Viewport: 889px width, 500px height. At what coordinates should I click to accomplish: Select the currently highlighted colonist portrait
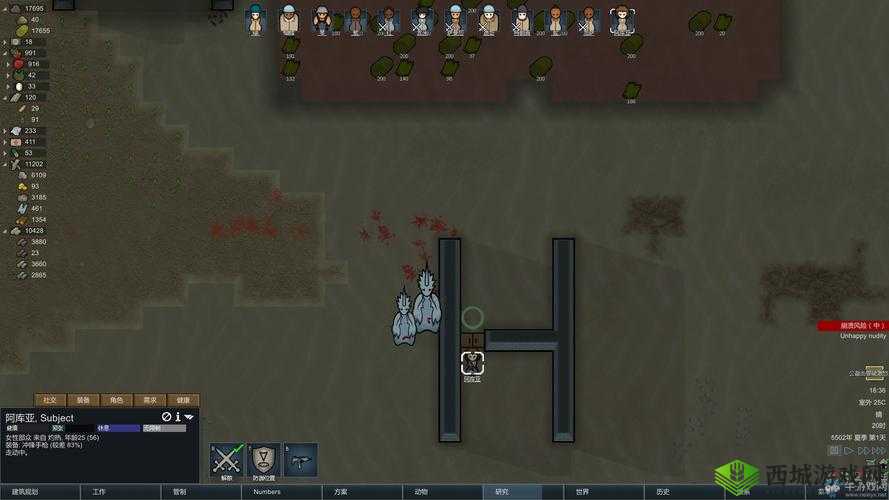tap(623, 20)
